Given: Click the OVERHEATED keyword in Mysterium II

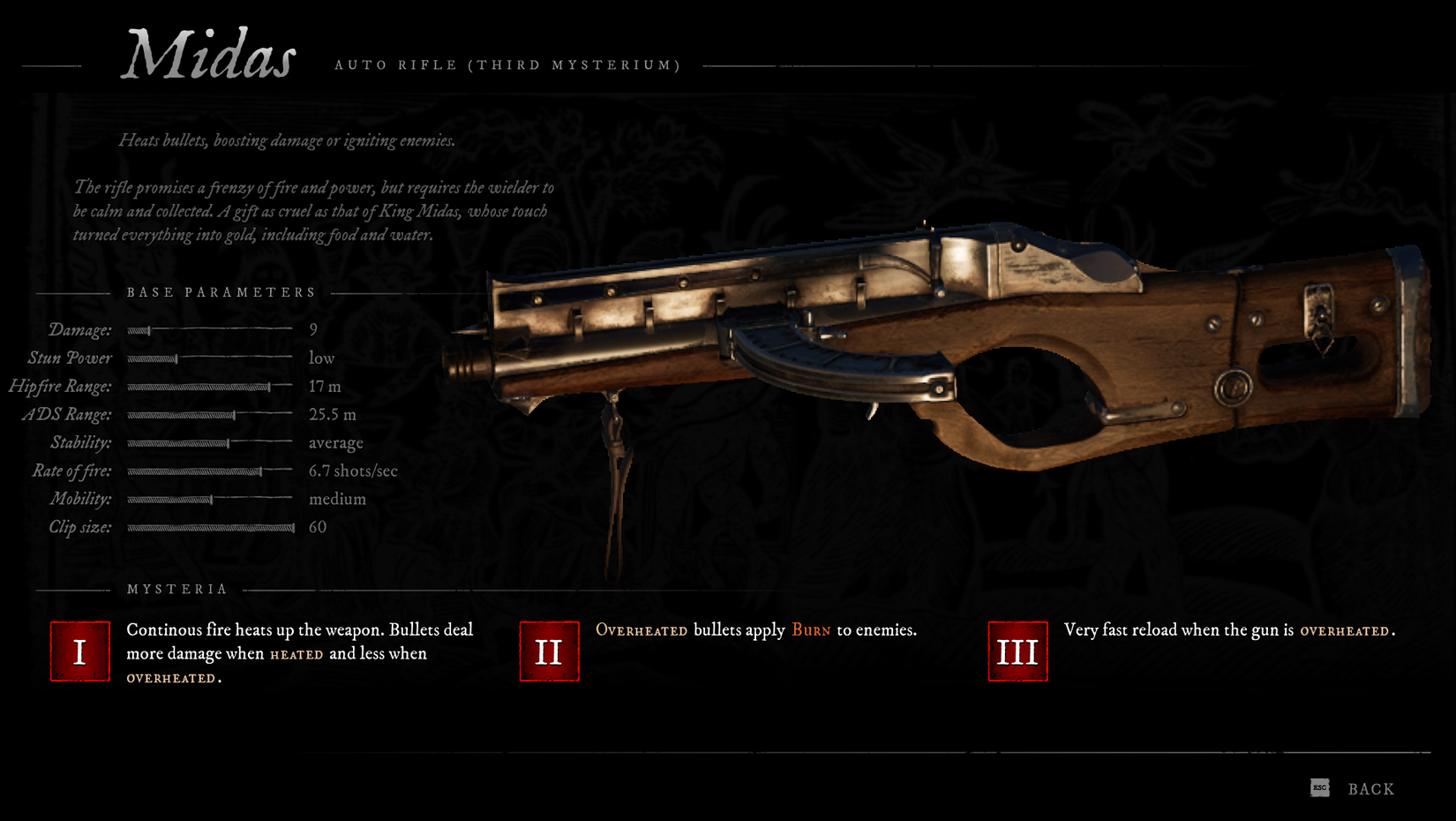Looking at the screenshot, I should 642,630.
